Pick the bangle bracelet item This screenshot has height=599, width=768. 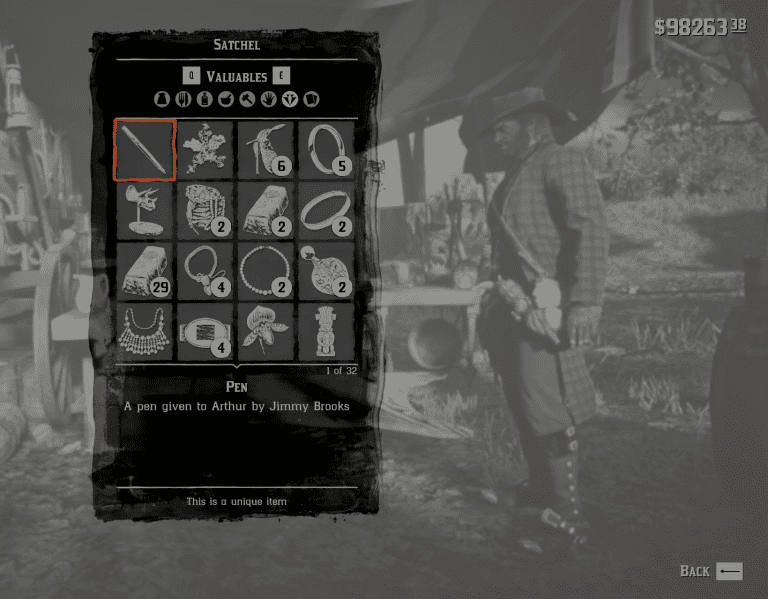click(326, 210)
